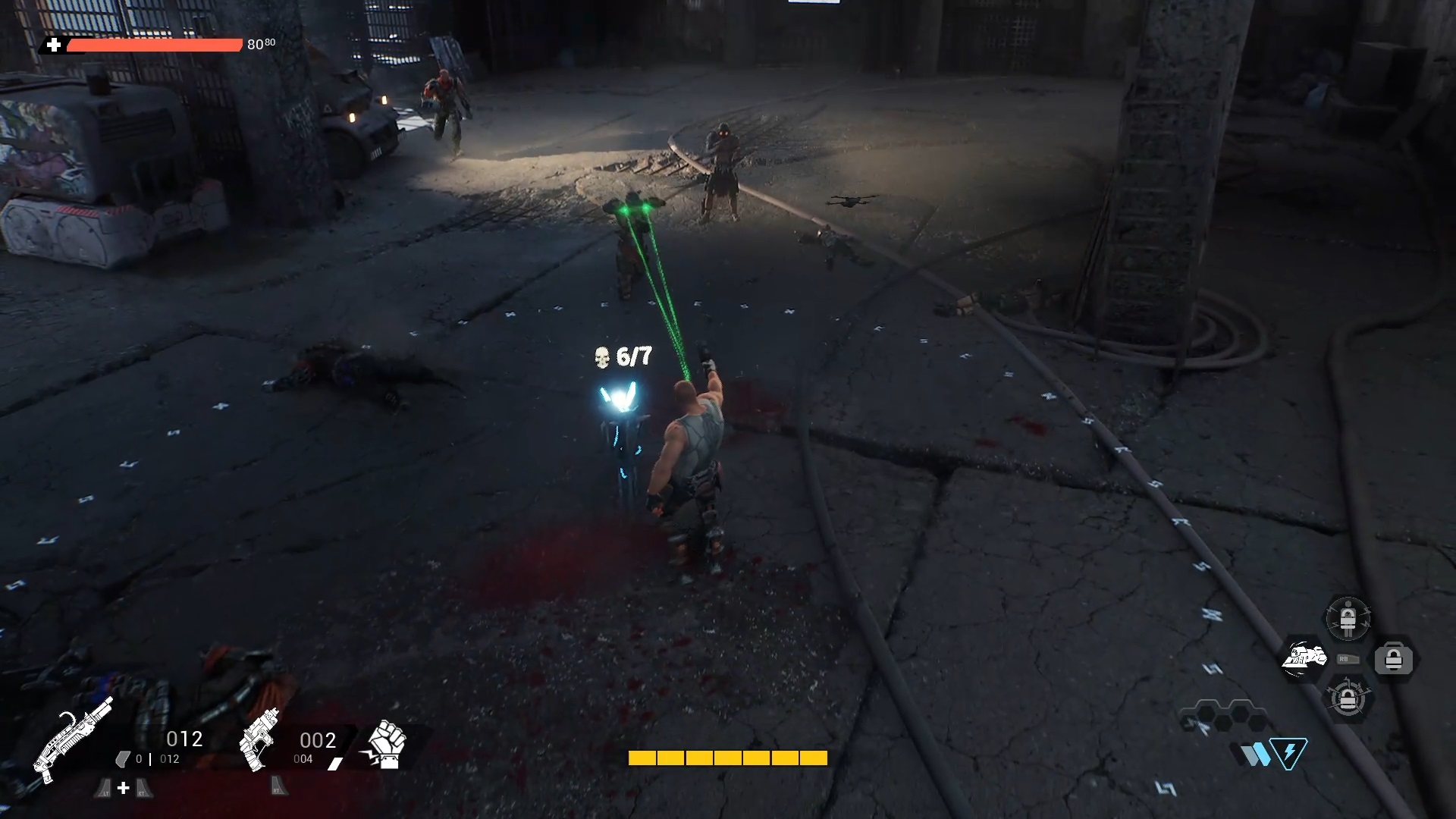
Task: Select the pistol sidearm icon
Action: pyautogui.click(x=259, y=739)
